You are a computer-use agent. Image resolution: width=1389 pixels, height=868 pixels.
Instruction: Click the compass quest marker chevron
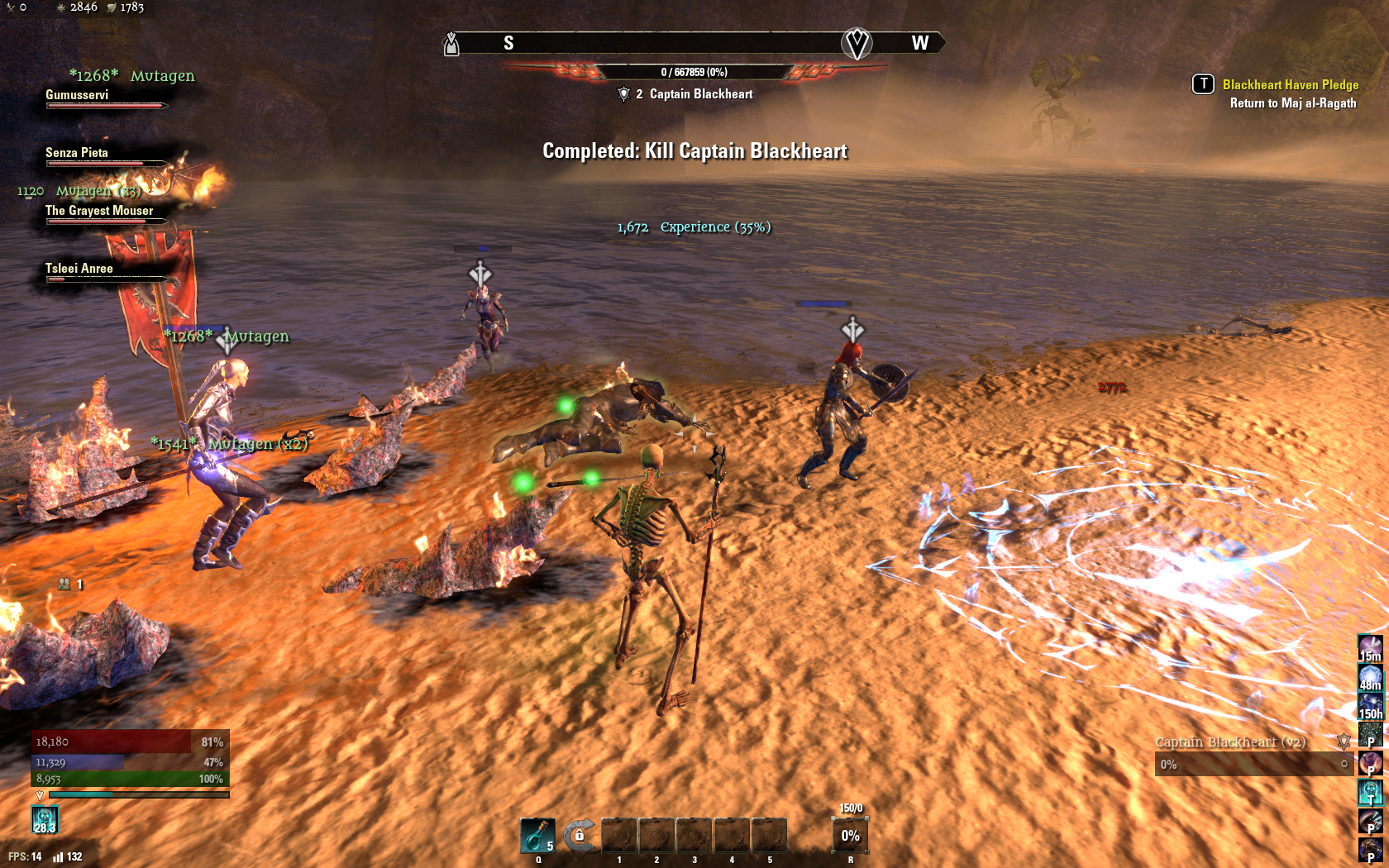click(x=857, y=43)
